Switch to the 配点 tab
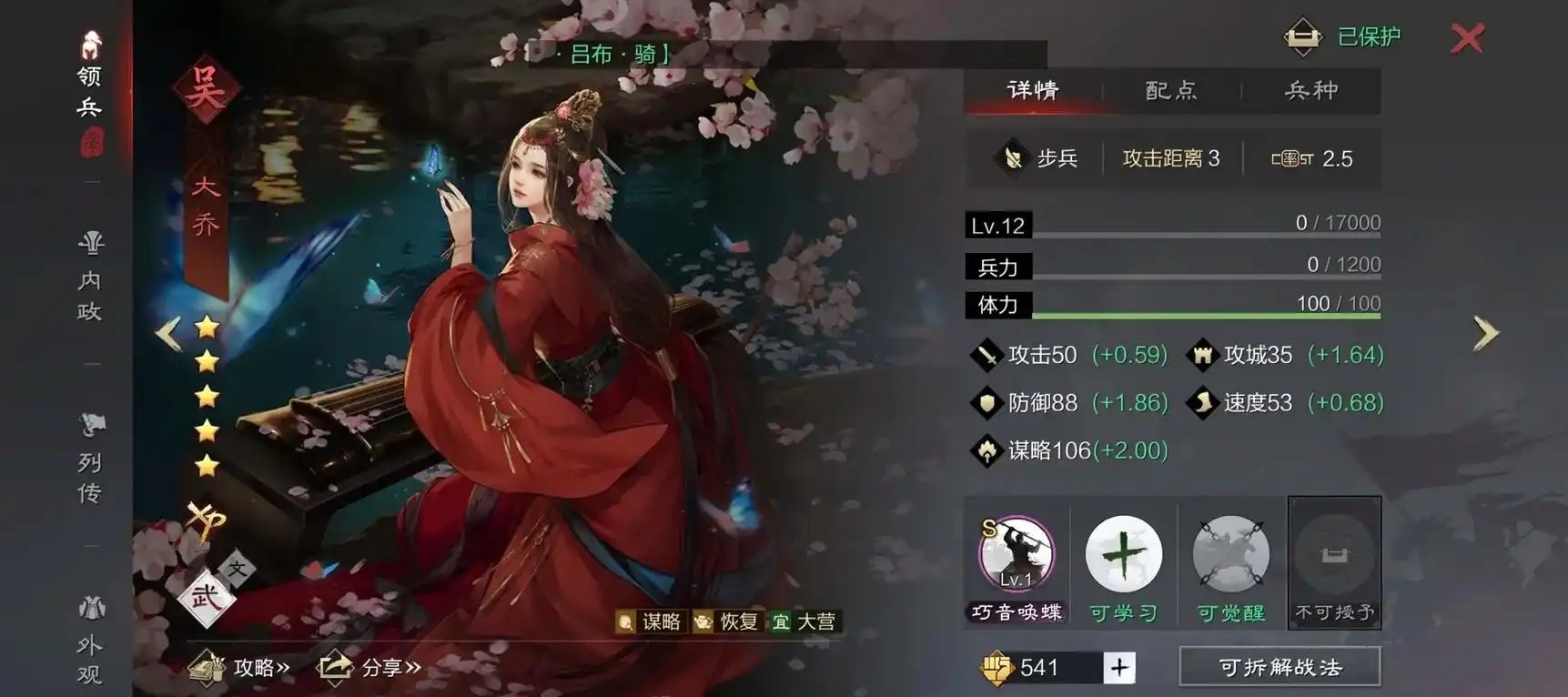 pyautogui.click(x=1170, y=90)
